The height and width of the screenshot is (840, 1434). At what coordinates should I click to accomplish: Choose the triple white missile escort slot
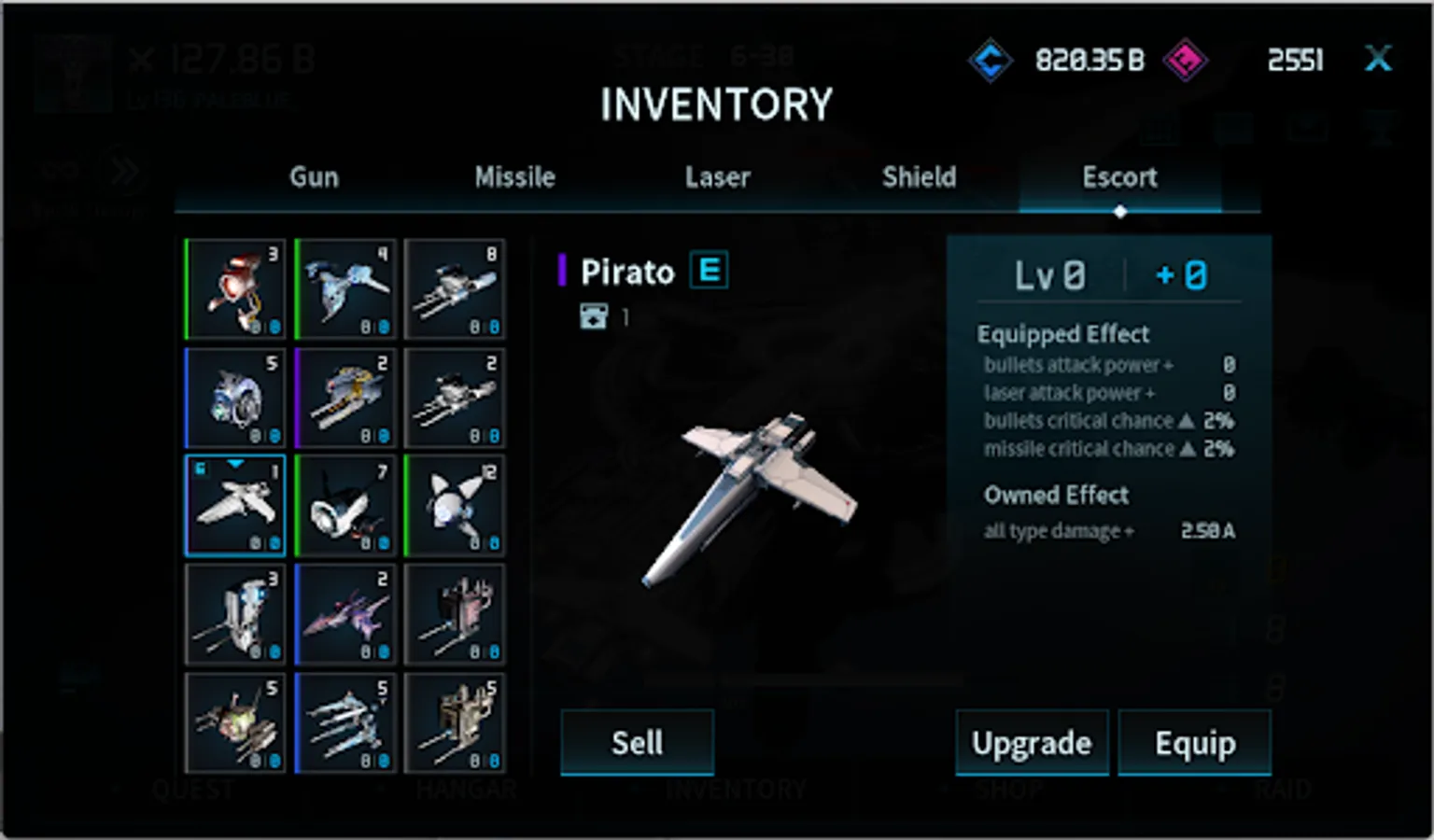coord(345,722)
